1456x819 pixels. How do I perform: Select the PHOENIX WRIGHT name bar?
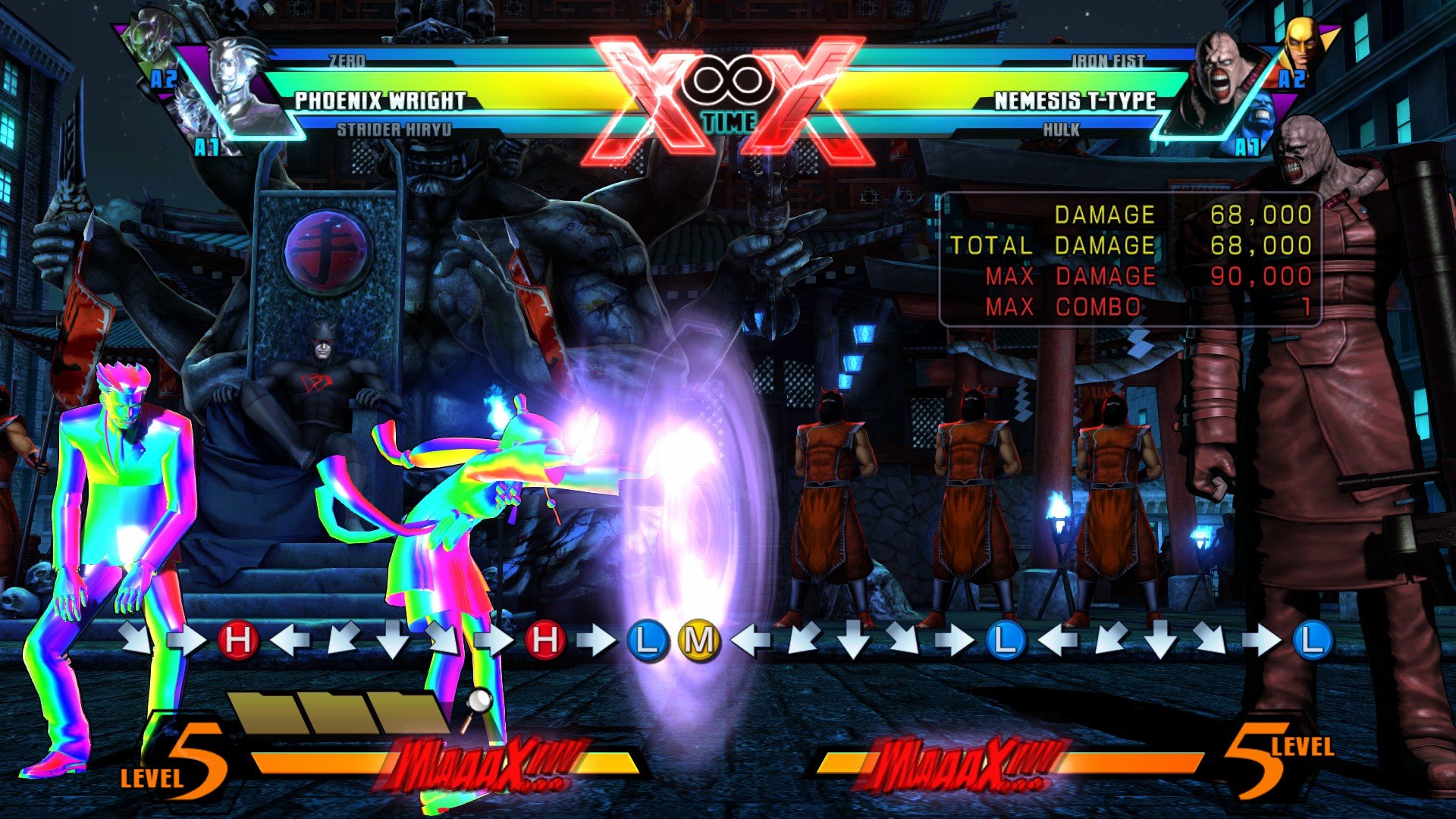coord(379,99)
